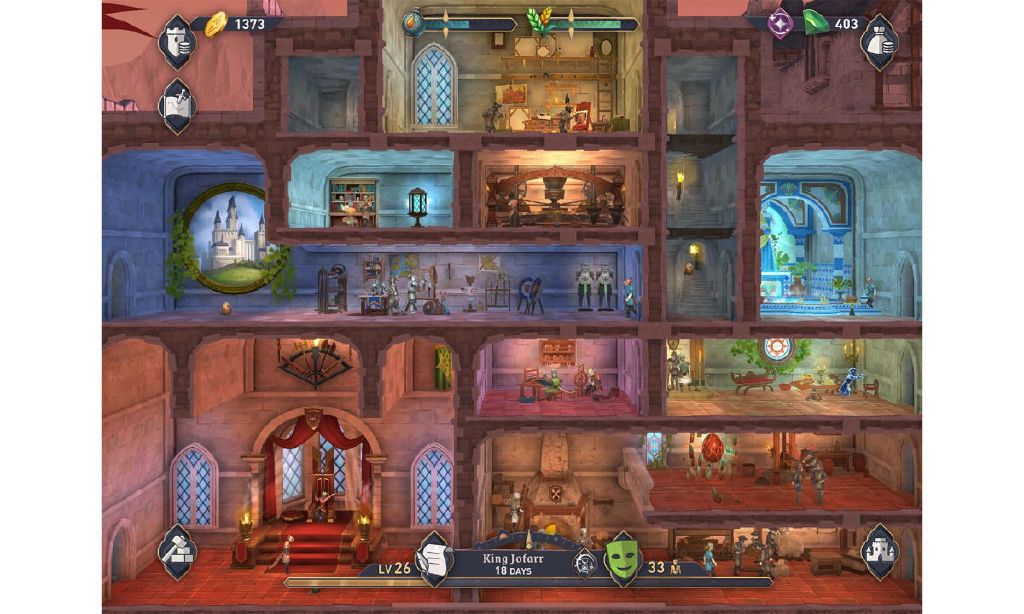This screenshot has width=1024, height=614.
Task: Open the hammer and bricks build menu
Action: click(x=176, y=550)
